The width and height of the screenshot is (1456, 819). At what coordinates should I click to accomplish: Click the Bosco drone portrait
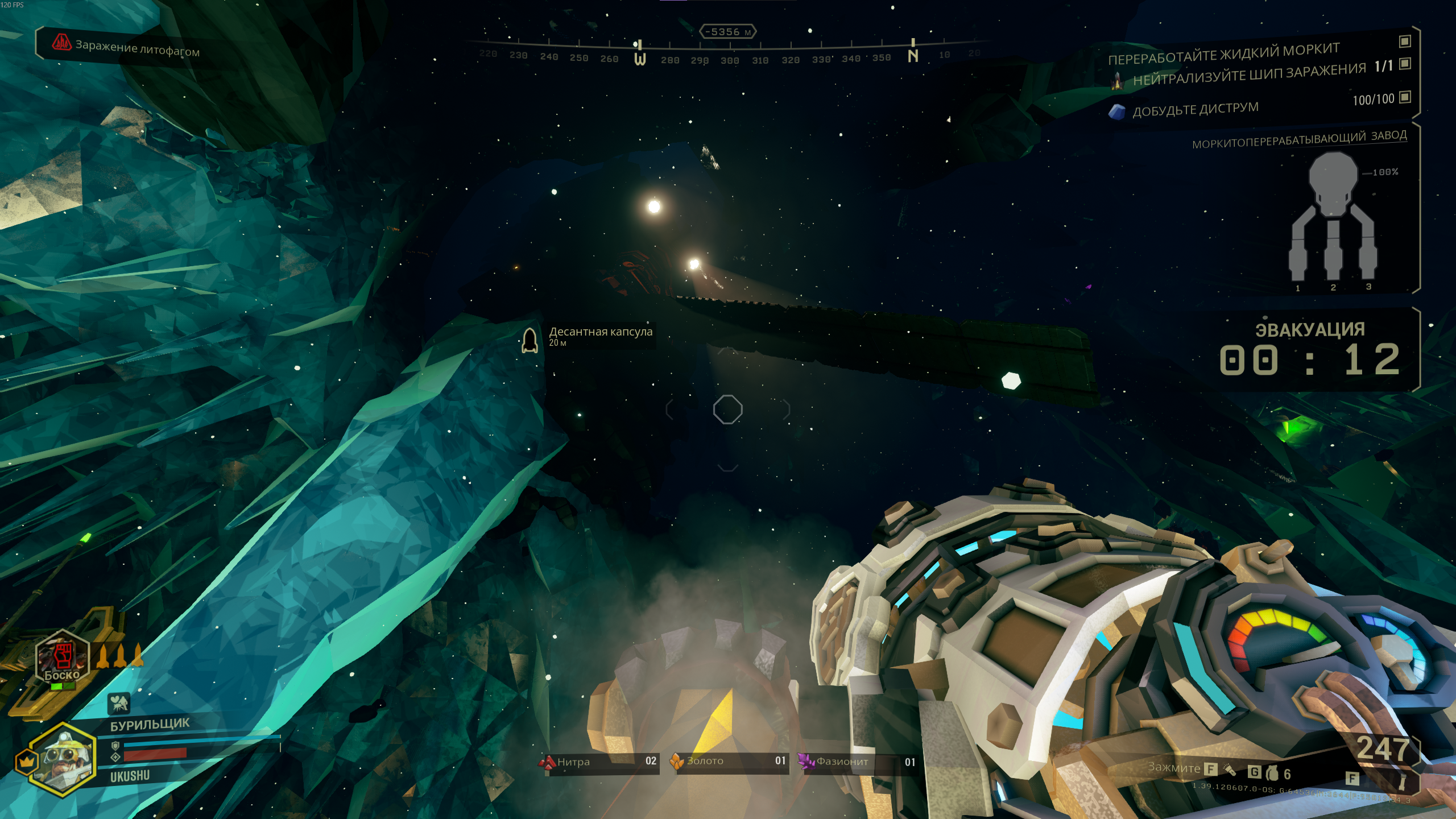coord(63,657)
